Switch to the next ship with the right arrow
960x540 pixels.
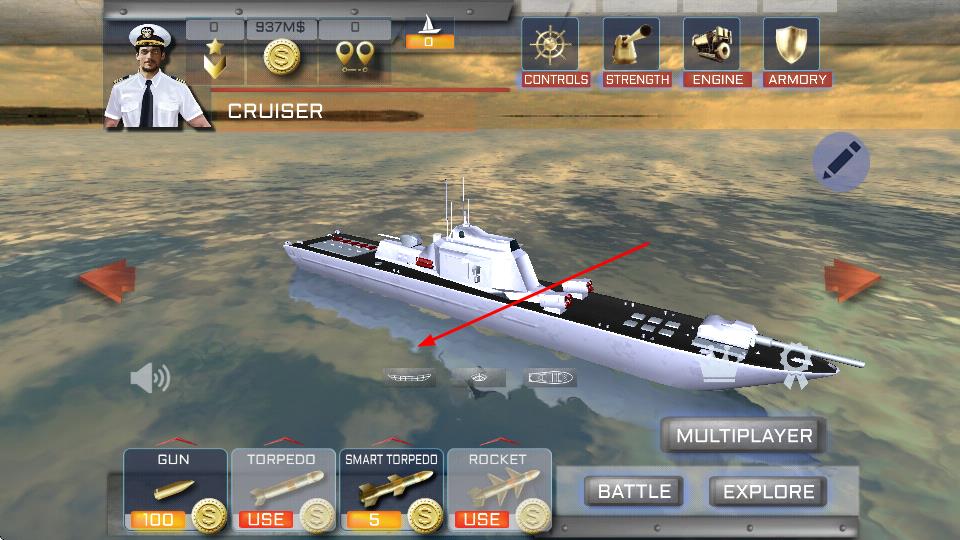852,281
